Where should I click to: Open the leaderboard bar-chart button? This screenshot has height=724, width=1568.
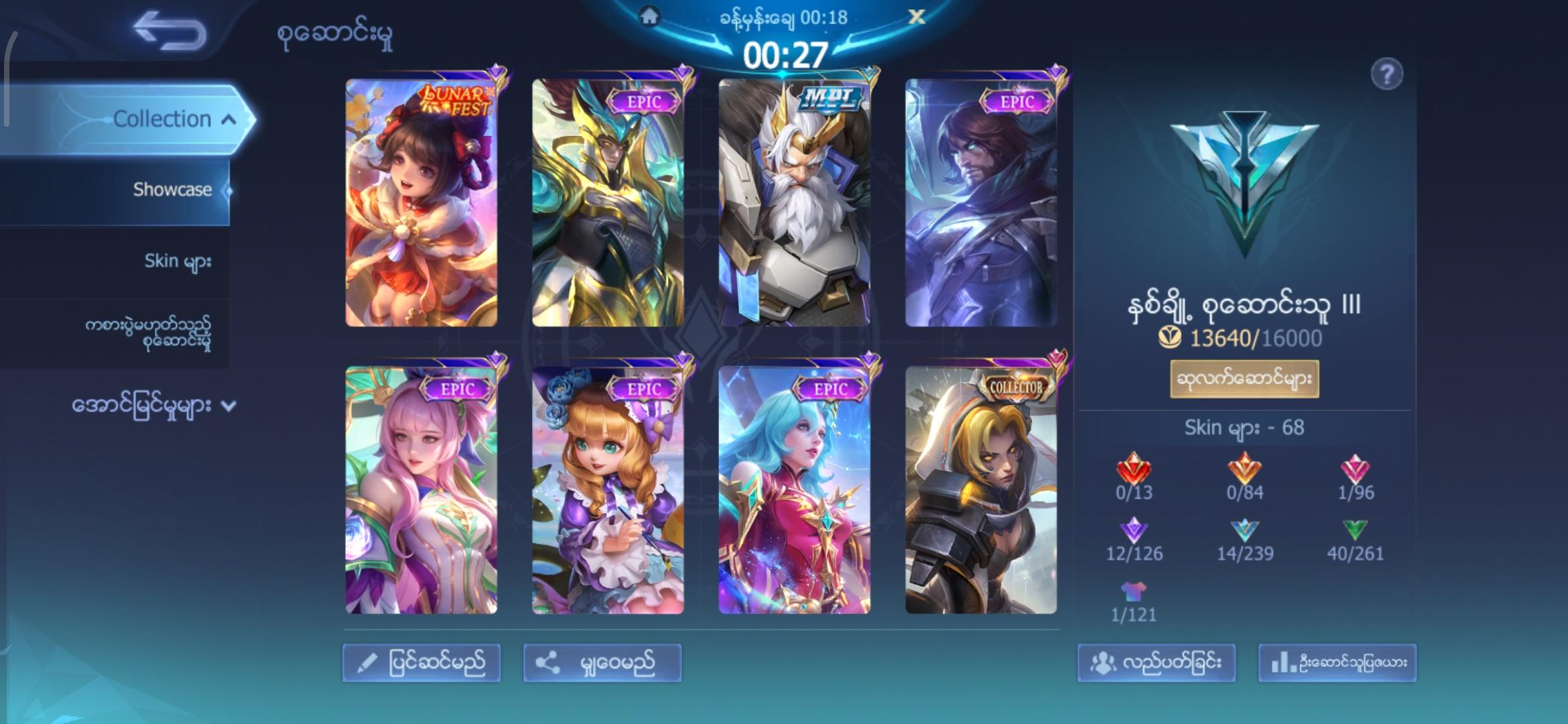coord(1337,663)
